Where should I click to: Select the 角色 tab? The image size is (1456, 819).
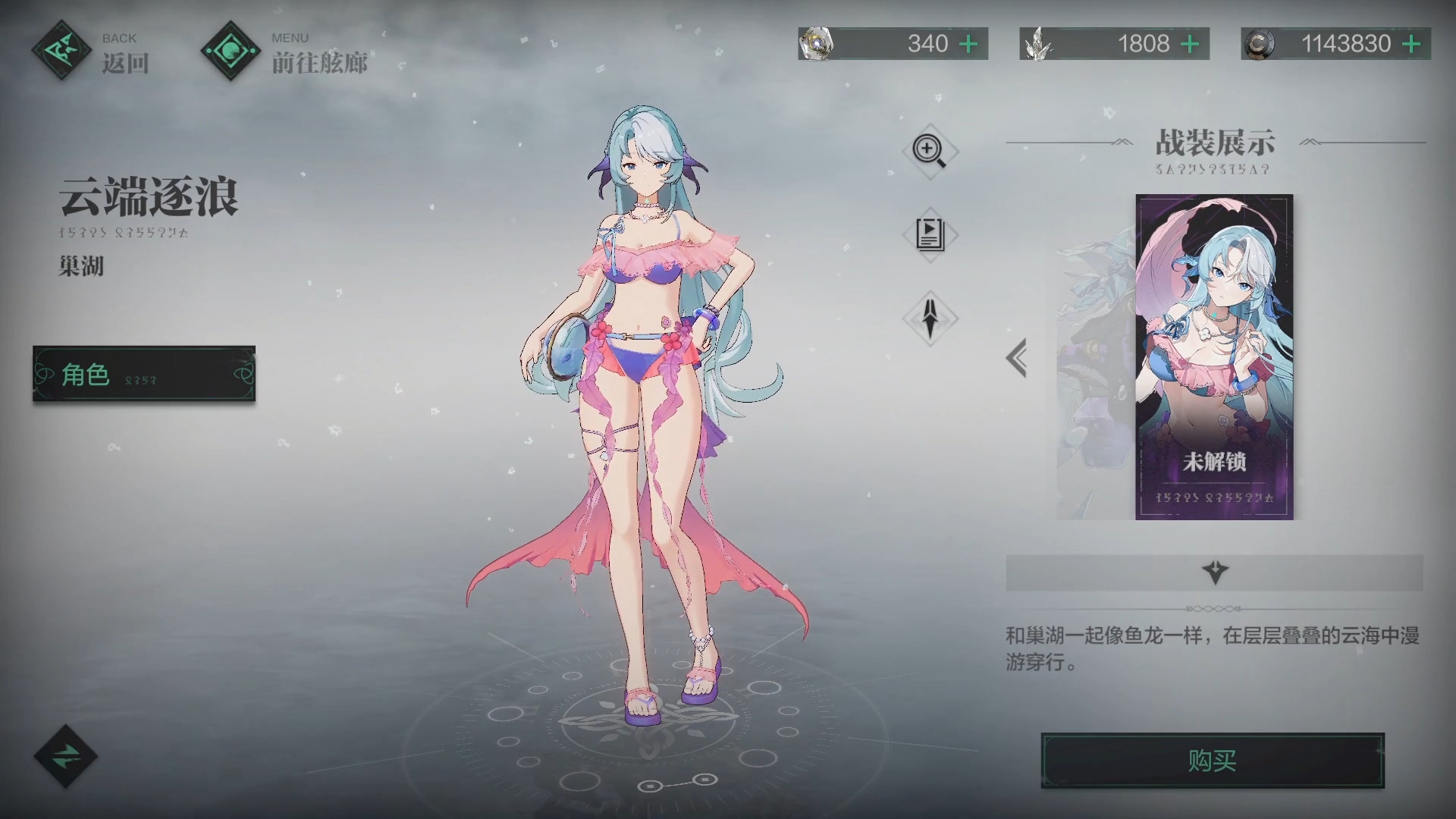(144, 374)
